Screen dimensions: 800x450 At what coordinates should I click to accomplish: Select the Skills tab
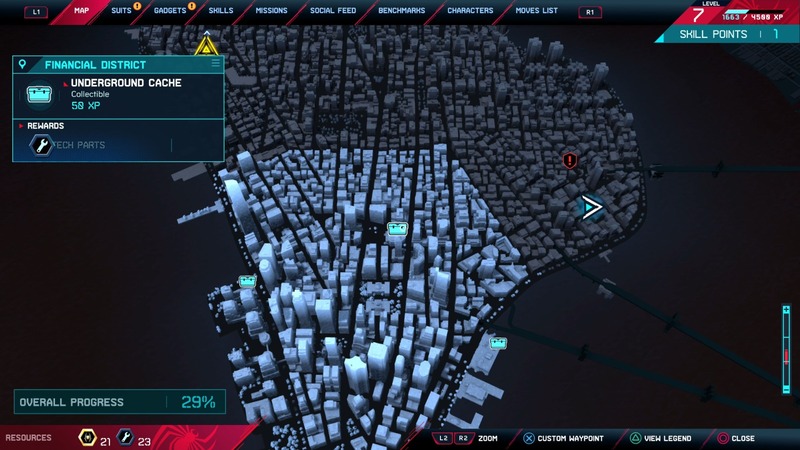pyautogui.click(x=220, y=11)
